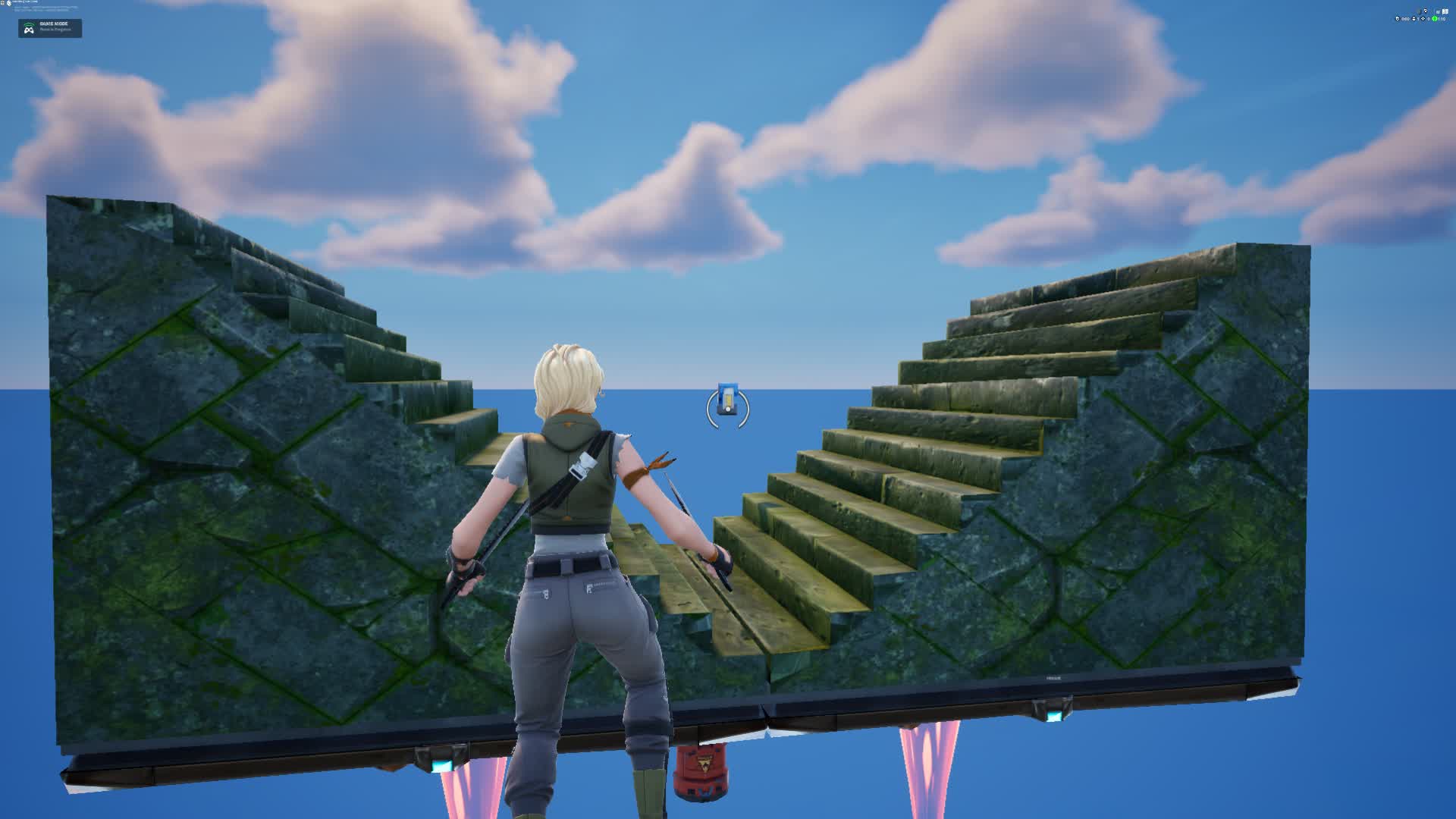Viewport: 1456px width, 819px height.
Task: Click the 'M' indicator near the top-right HUD
Action: click(1438, 11)
